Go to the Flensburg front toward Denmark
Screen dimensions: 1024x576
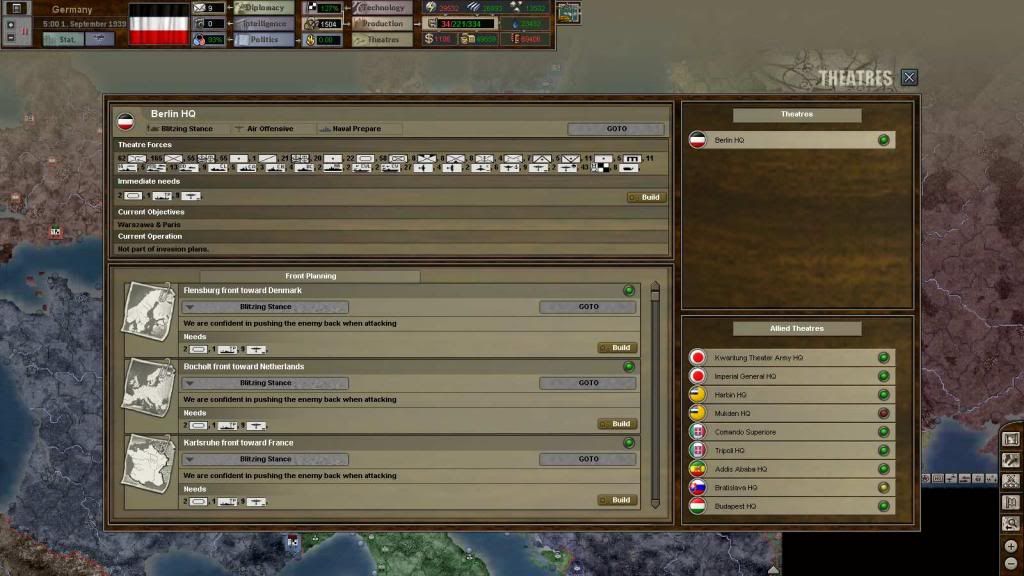pyautogui.click(x=588, y=307)
